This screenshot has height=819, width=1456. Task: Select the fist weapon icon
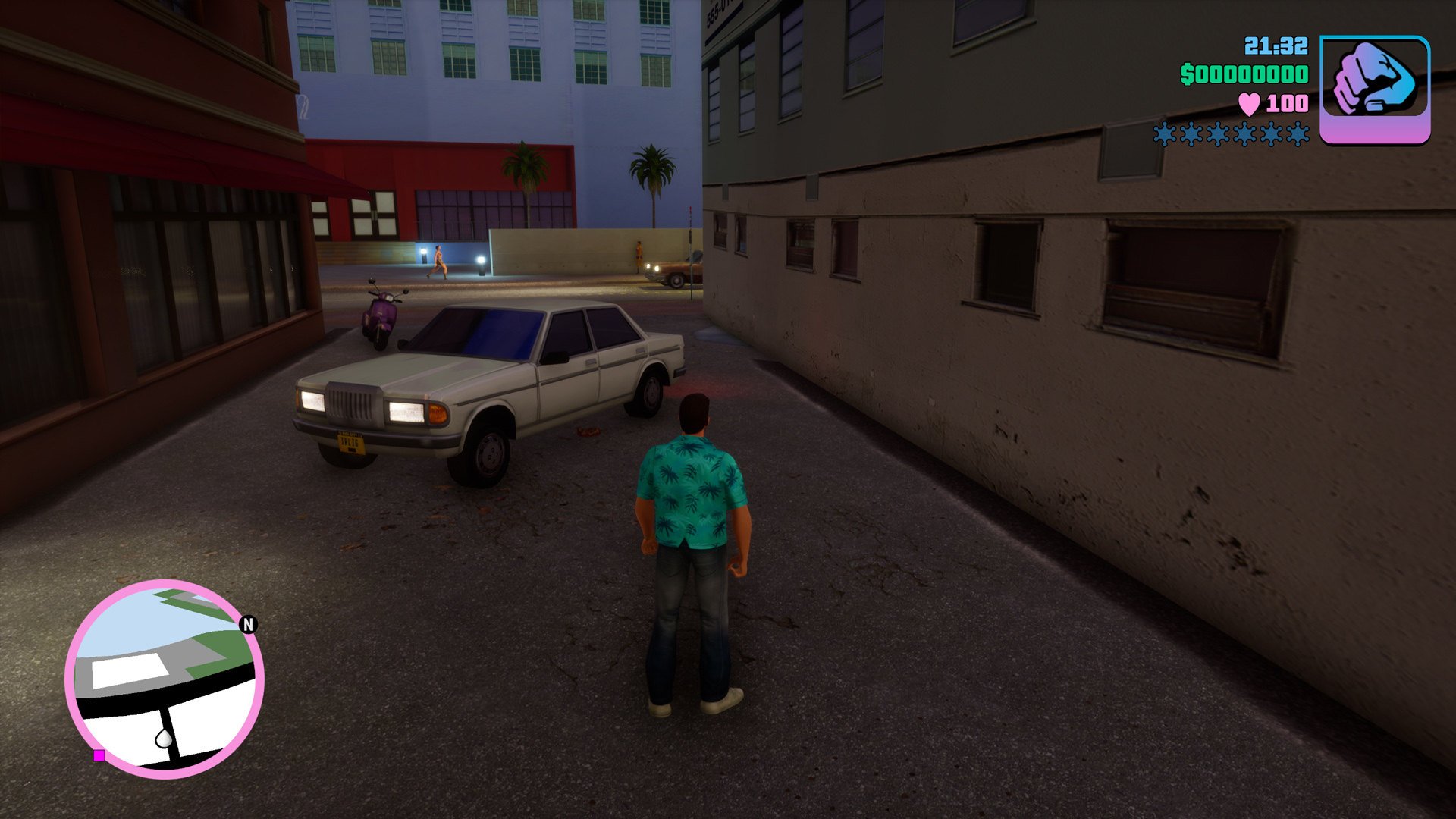(1374, 88)
